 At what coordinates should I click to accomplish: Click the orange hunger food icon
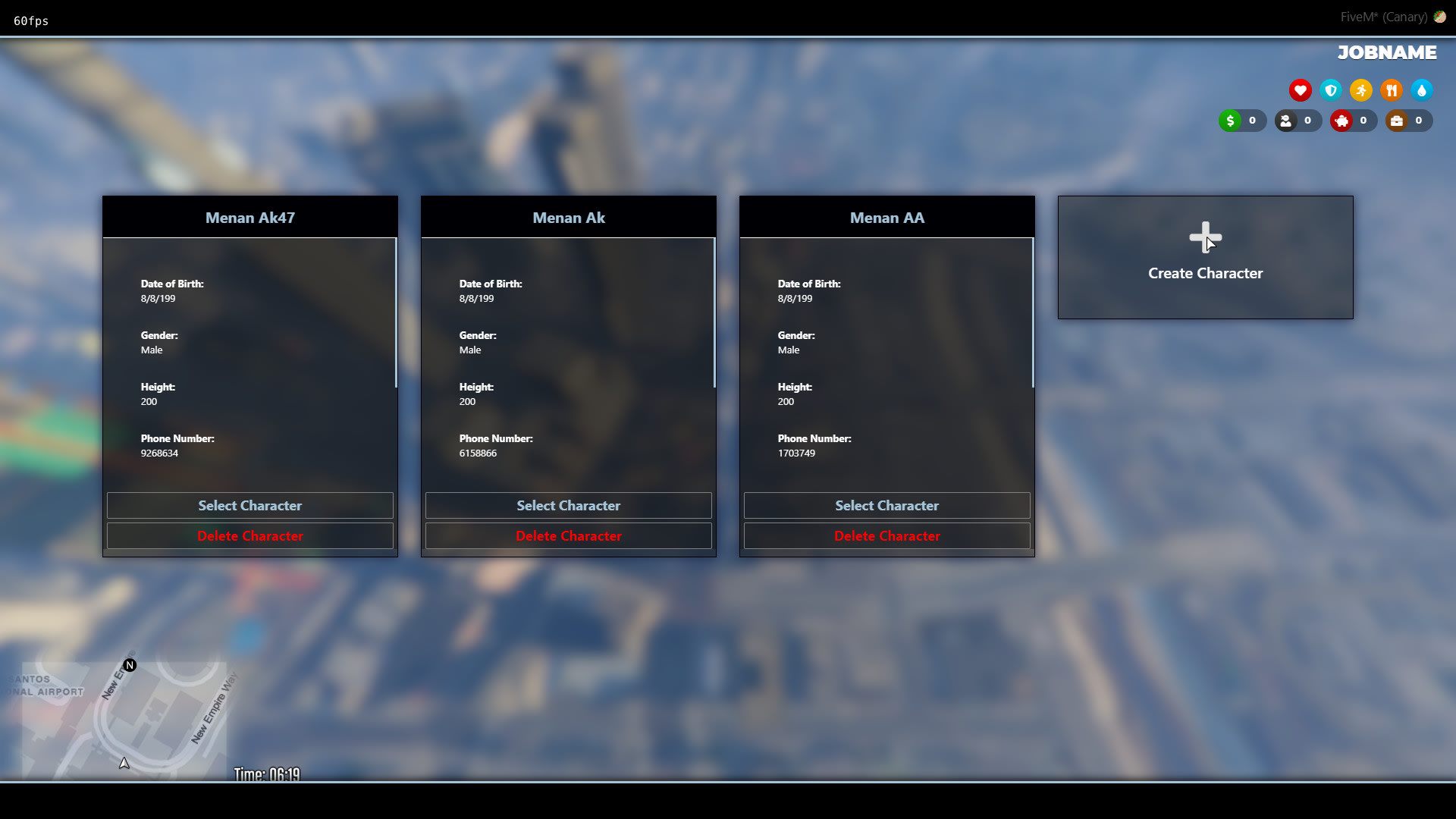tap(1392, 90)
